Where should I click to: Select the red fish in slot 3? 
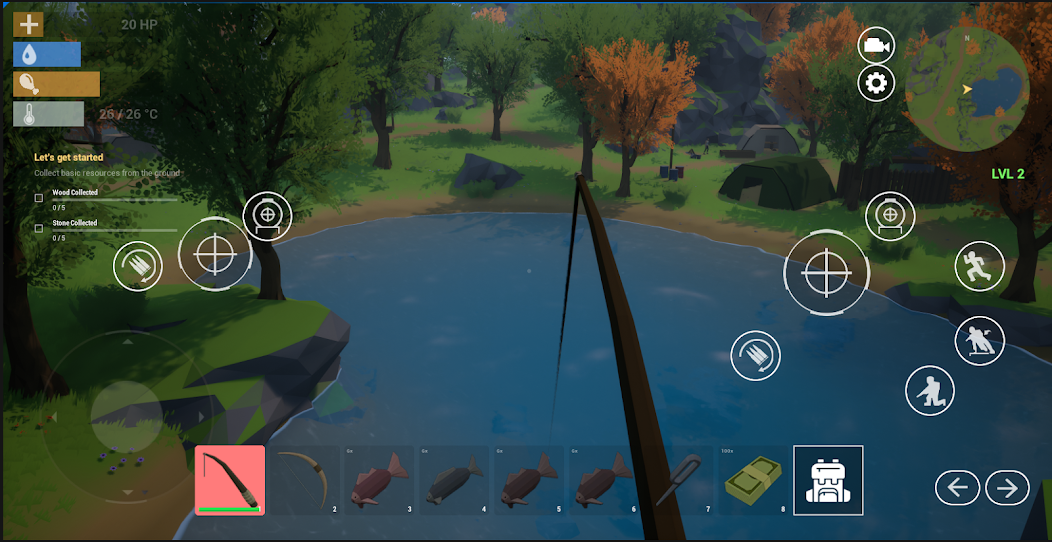[379, 479]
